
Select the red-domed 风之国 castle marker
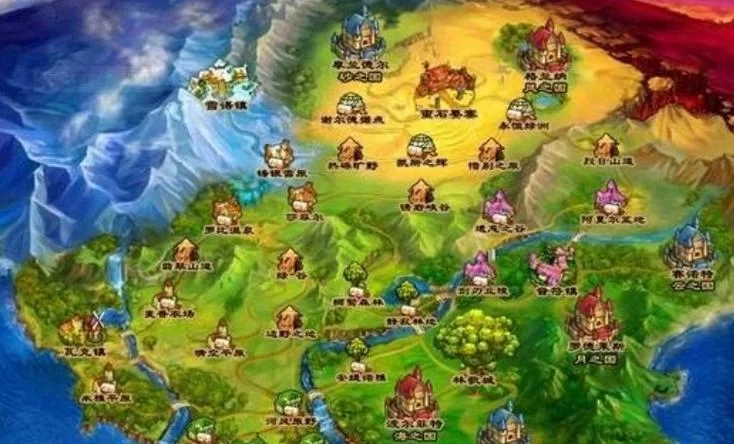[x=545, y=44]
